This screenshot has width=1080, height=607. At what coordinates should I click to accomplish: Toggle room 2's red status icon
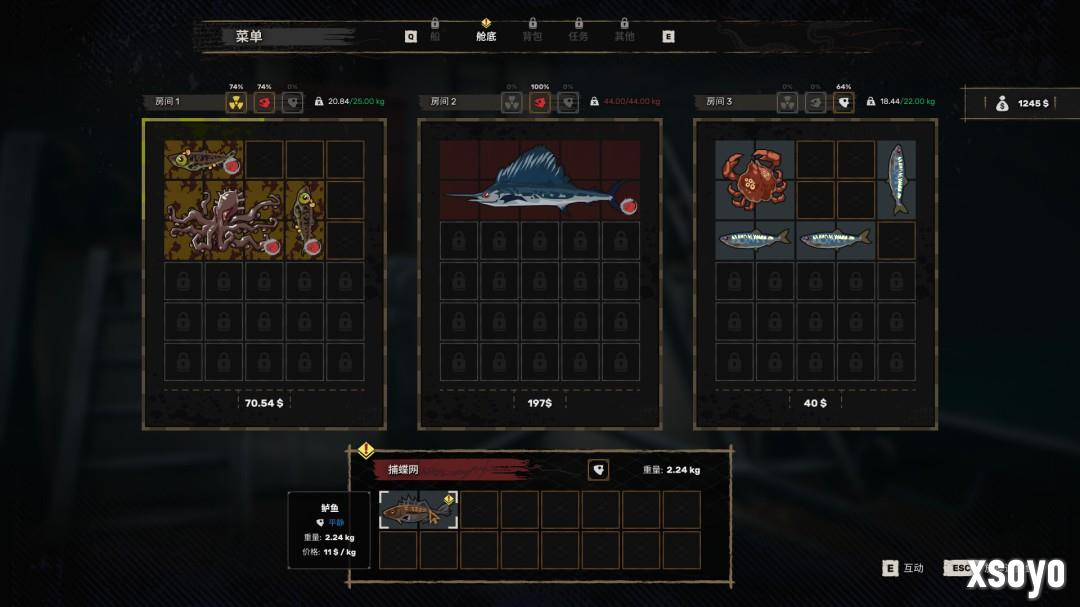coord(540,102)
